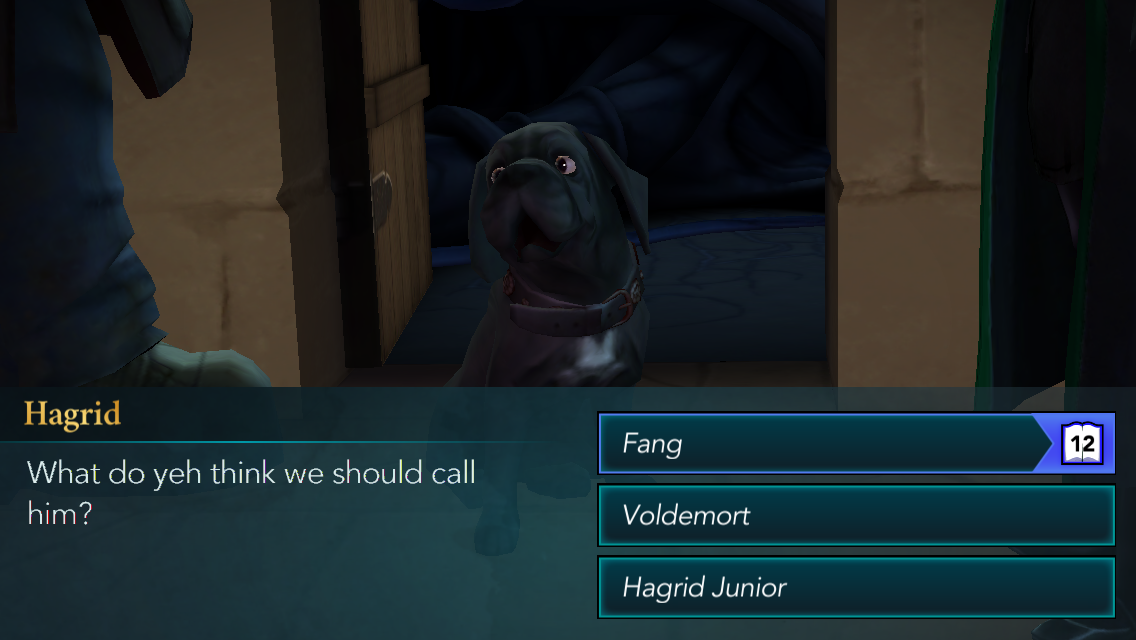Pick the "Hagrid Junior" reply
Viewport: 1136px width, 640px height.
coord(855,587)
